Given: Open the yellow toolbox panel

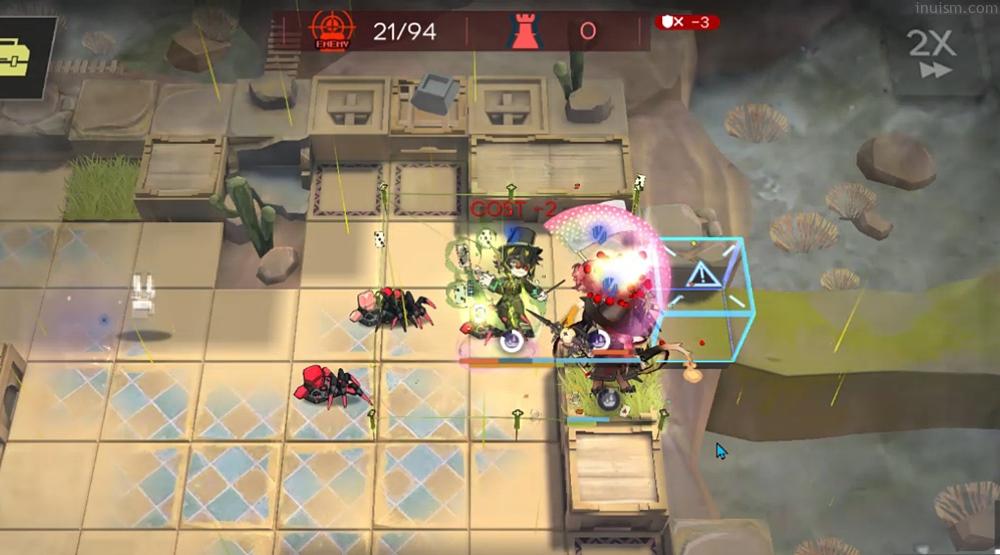Looking at the screenshot, I should point(19,58).
